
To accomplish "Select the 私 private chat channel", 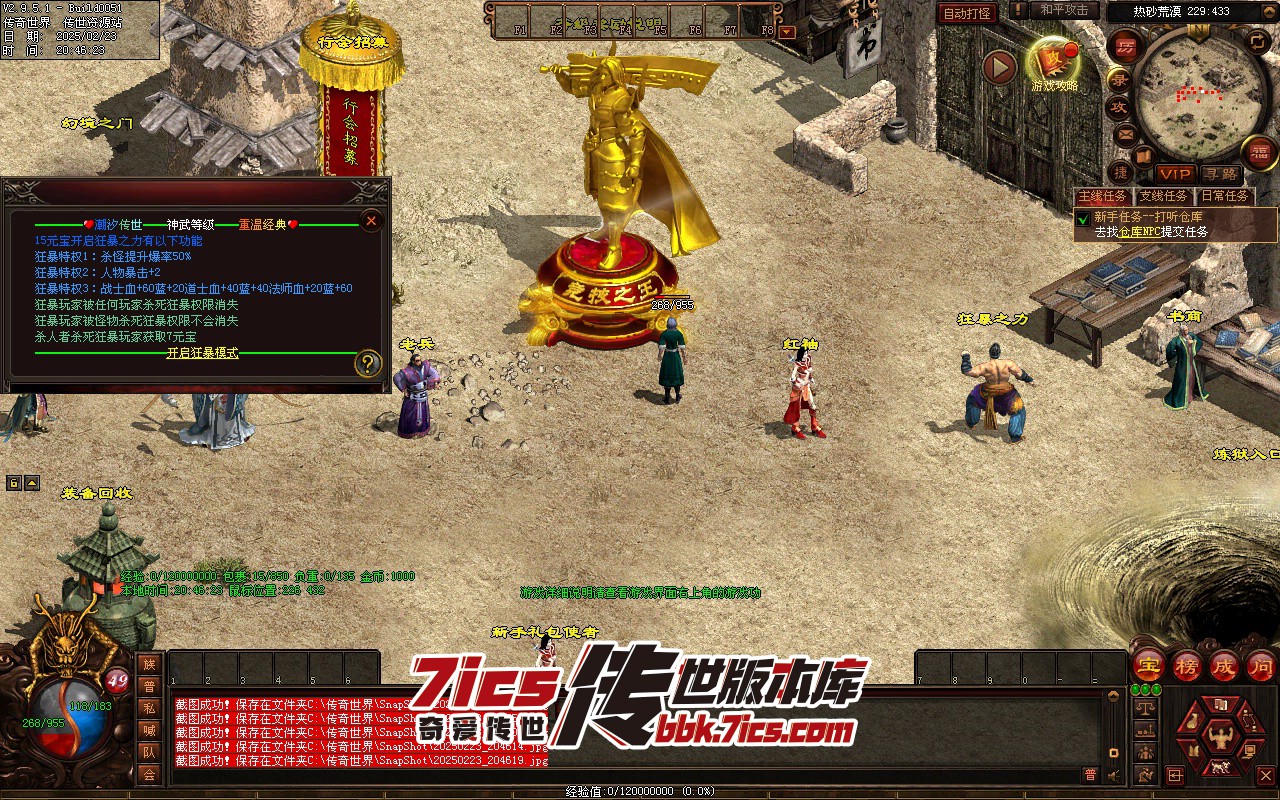I will tap(149, 708).
